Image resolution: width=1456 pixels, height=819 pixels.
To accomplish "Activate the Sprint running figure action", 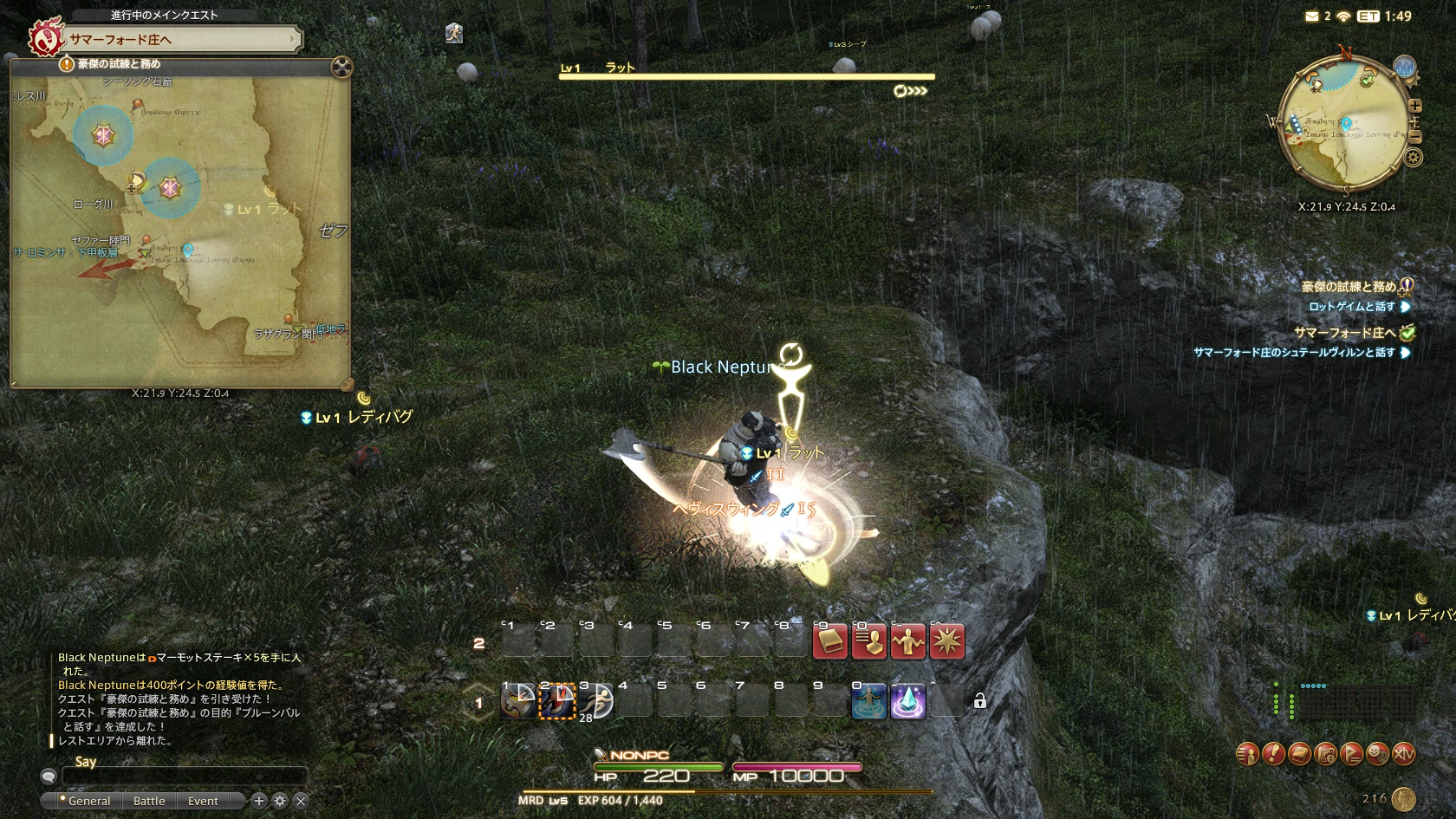I will 453,34.
